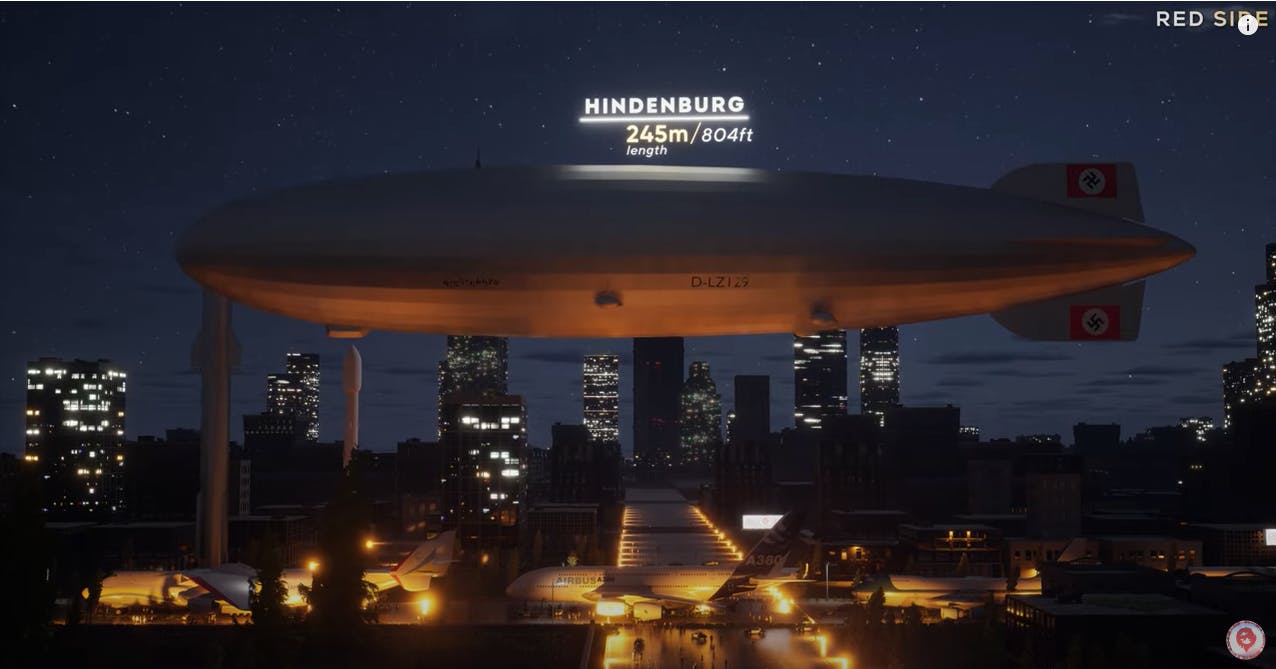Image resolution: width=1276 pixels, height=669 pixels.
Task: Click the channel watermark logo
Action: pyautogui.click(x=1245, y=640)
